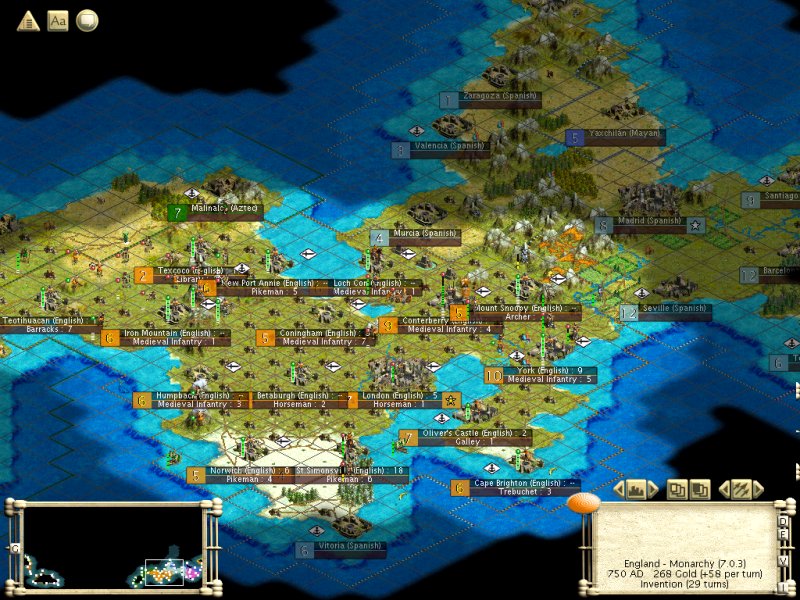
Task: Click the 'D' button on info panel
Action: click(x=784, y=520)
